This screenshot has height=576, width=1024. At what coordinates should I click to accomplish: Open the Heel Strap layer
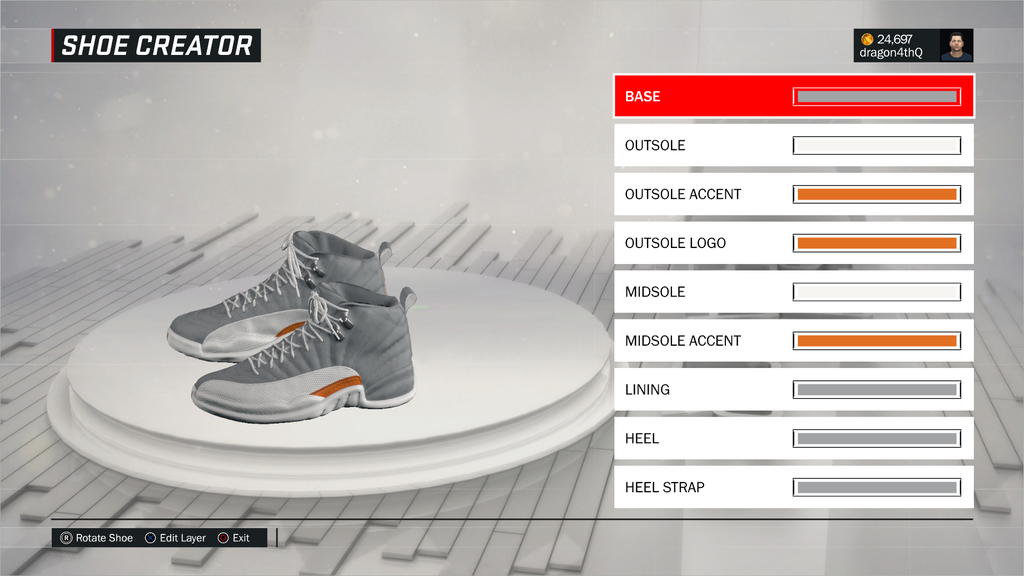793,487
